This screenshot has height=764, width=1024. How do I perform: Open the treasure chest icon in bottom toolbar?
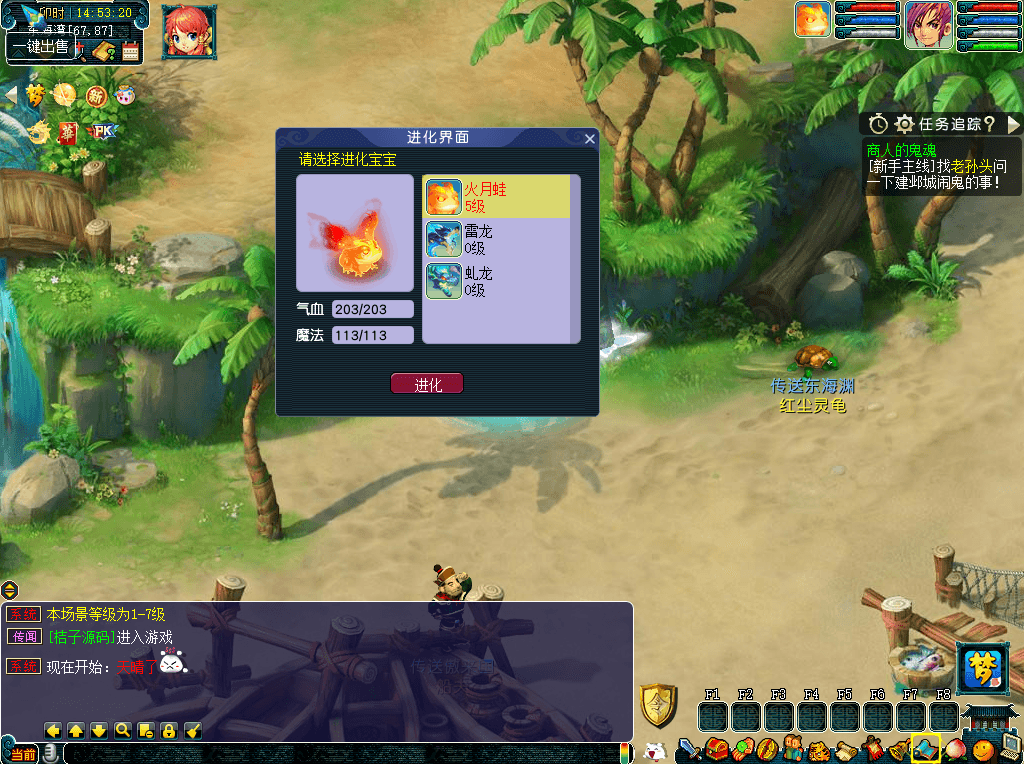[715, 748]
